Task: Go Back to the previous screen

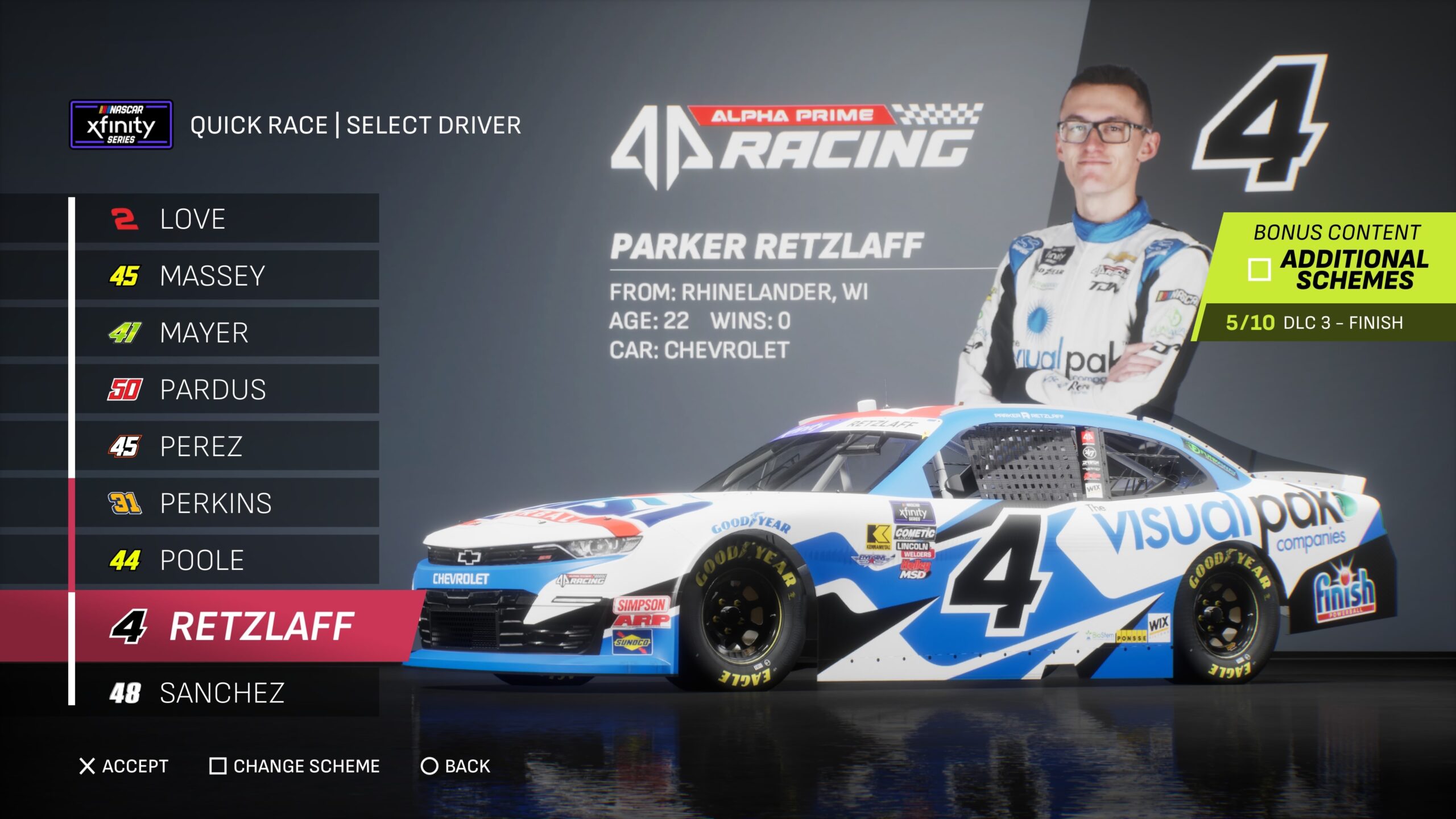Action: [456, 766]
